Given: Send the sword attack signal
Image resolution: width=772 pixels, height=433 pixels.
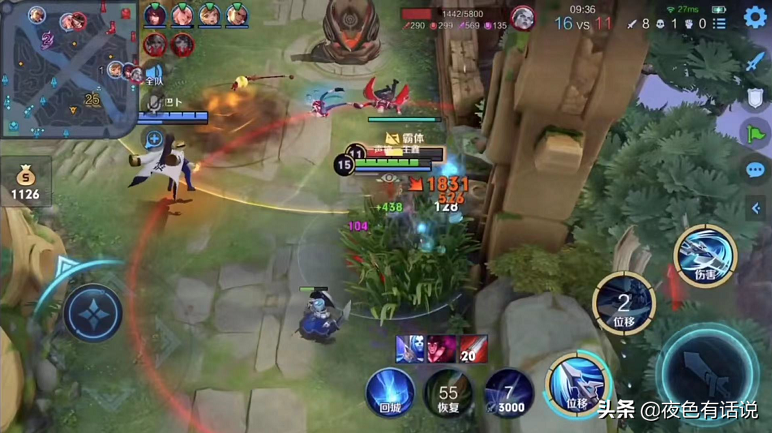Looking at the screenshot, I should point(755,61).
